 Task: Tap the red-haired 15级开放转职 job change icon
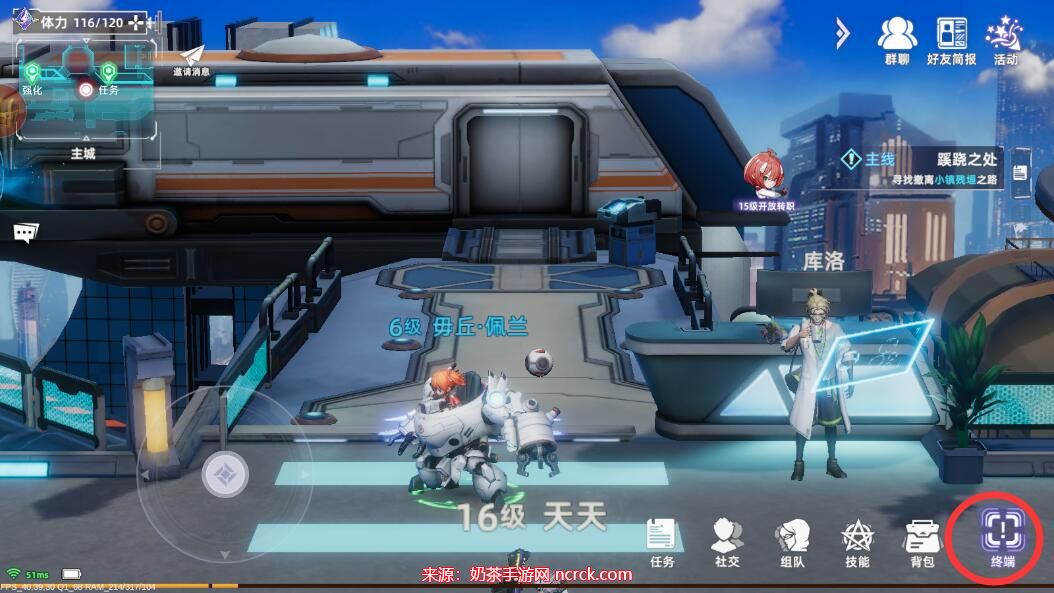click(x=766, y=177)
